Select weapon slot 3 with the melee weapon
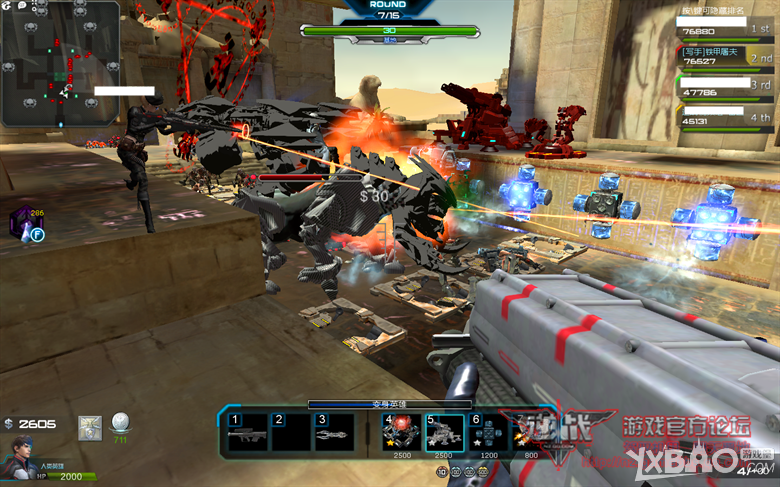This screenshot has height=487, width=780. coord(335,432)
